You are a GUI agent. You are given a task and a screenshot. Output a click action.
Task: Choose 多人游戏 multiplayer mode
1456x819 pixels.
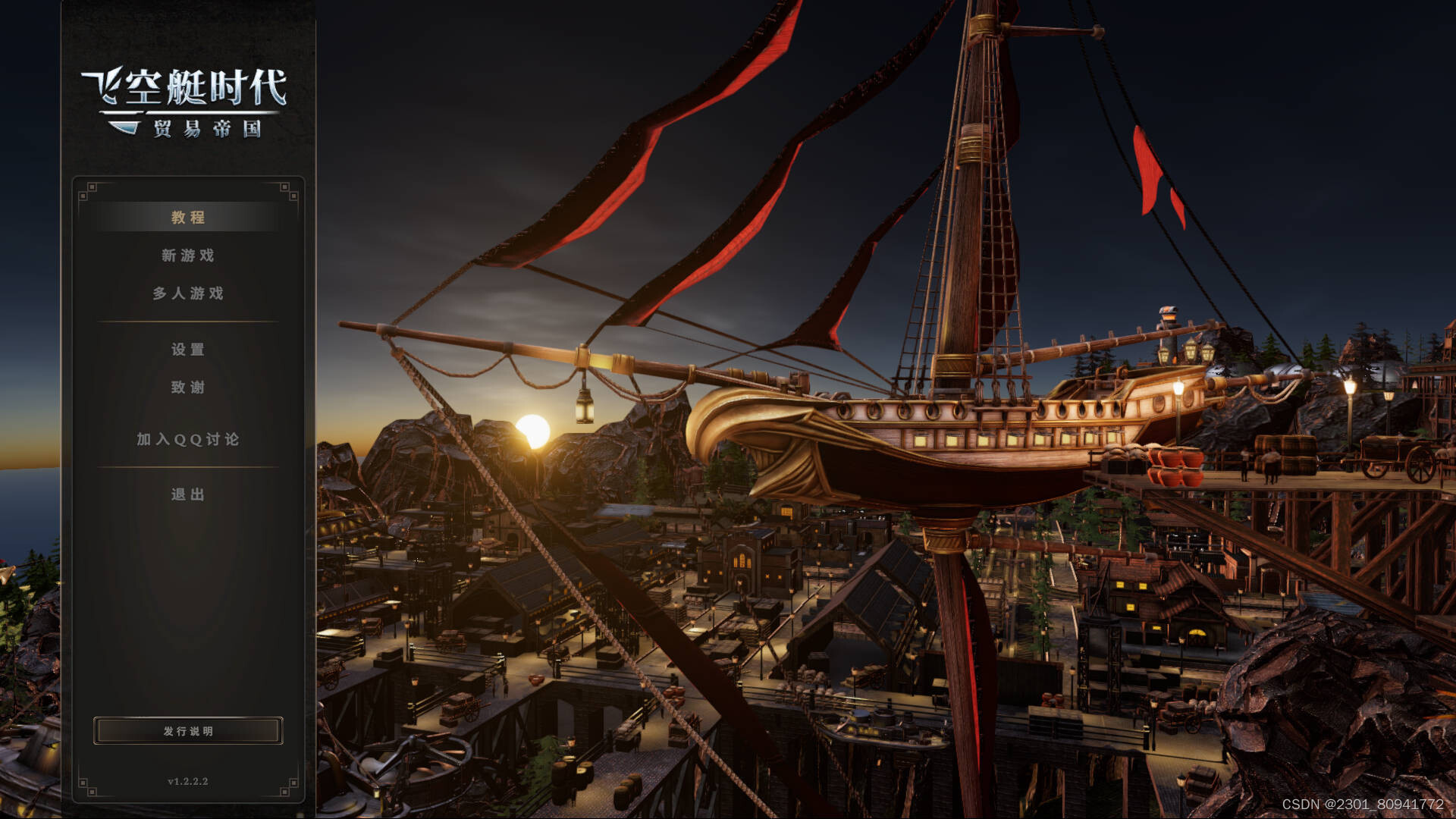coord(188,293)
